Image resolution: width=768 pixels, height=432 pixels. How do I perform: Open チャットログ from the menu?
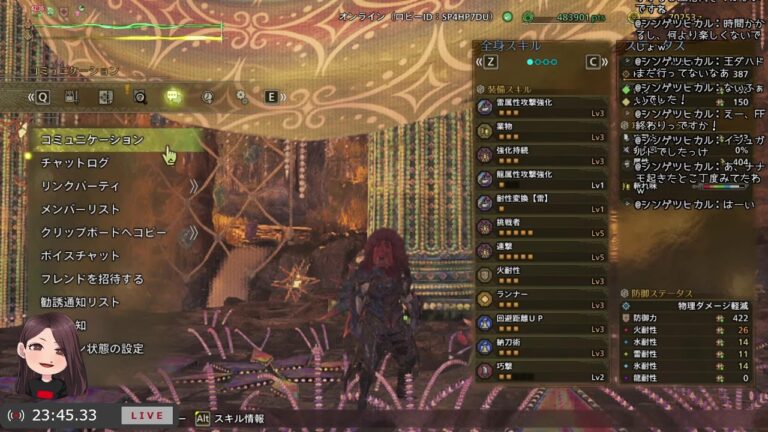[x=75, y=163]
